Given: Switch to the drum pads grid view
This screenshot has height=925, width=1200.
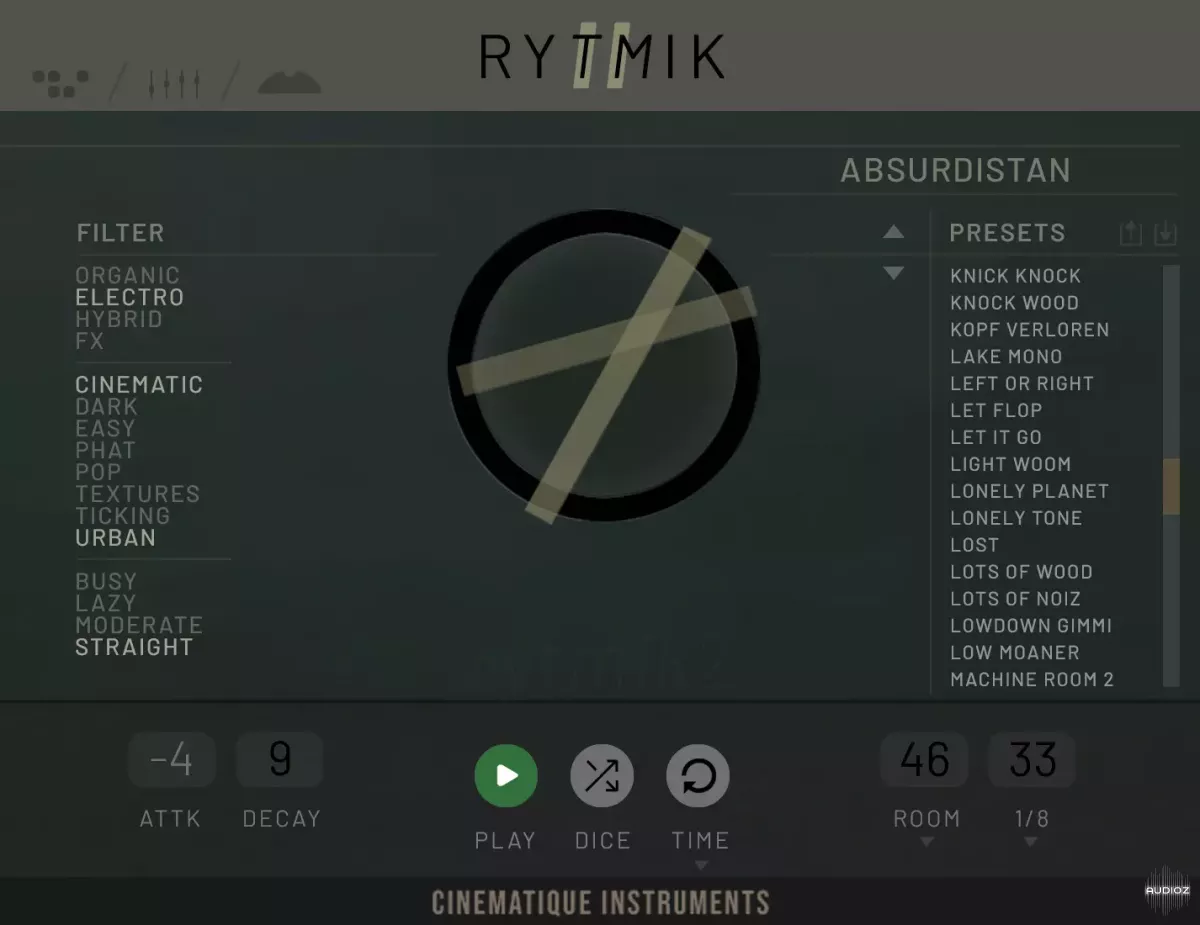Looking at the screenshot, I should pos(61,84).
